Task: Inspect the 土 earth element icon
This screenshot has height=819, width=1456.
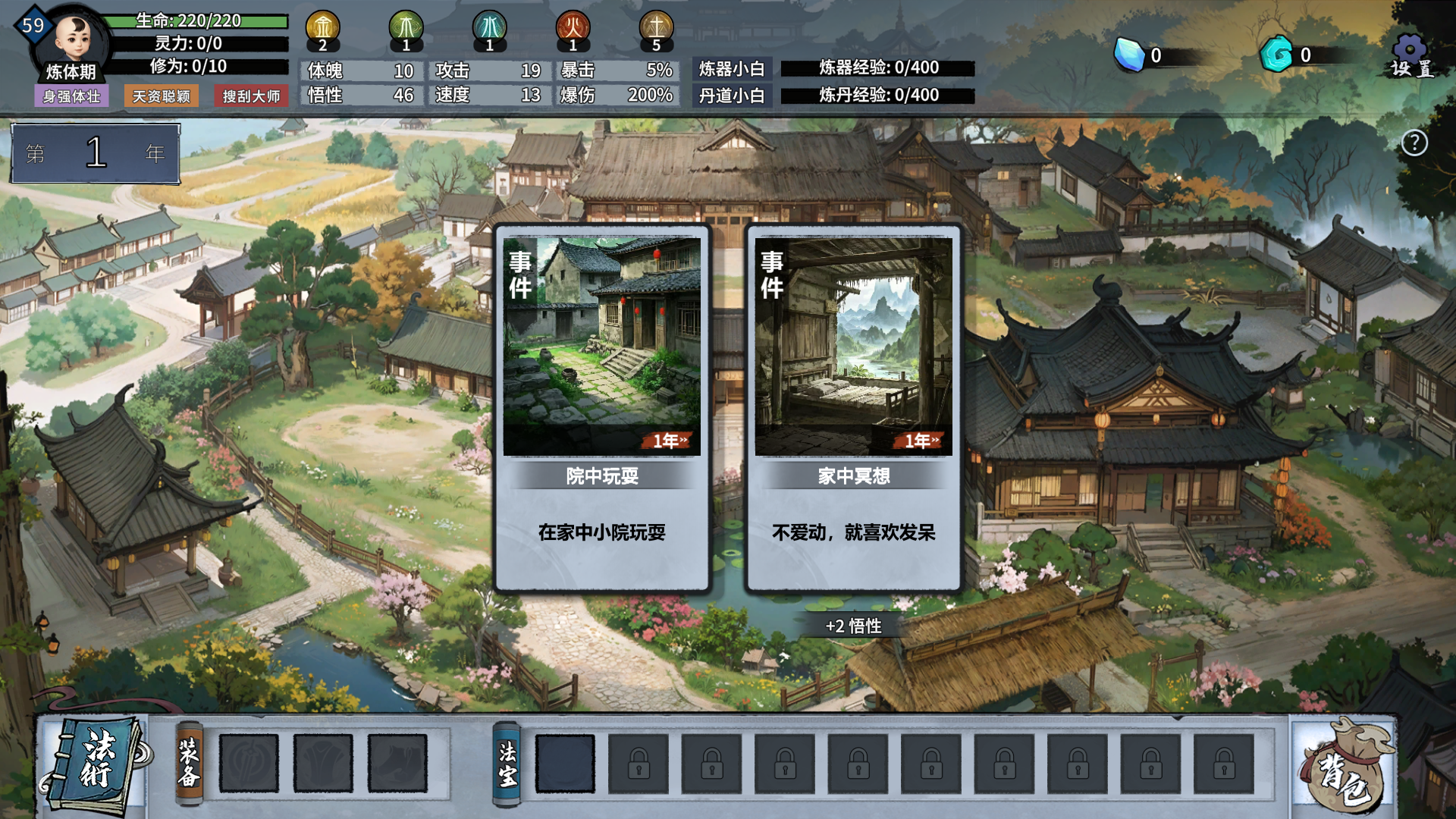Action: 657,28
